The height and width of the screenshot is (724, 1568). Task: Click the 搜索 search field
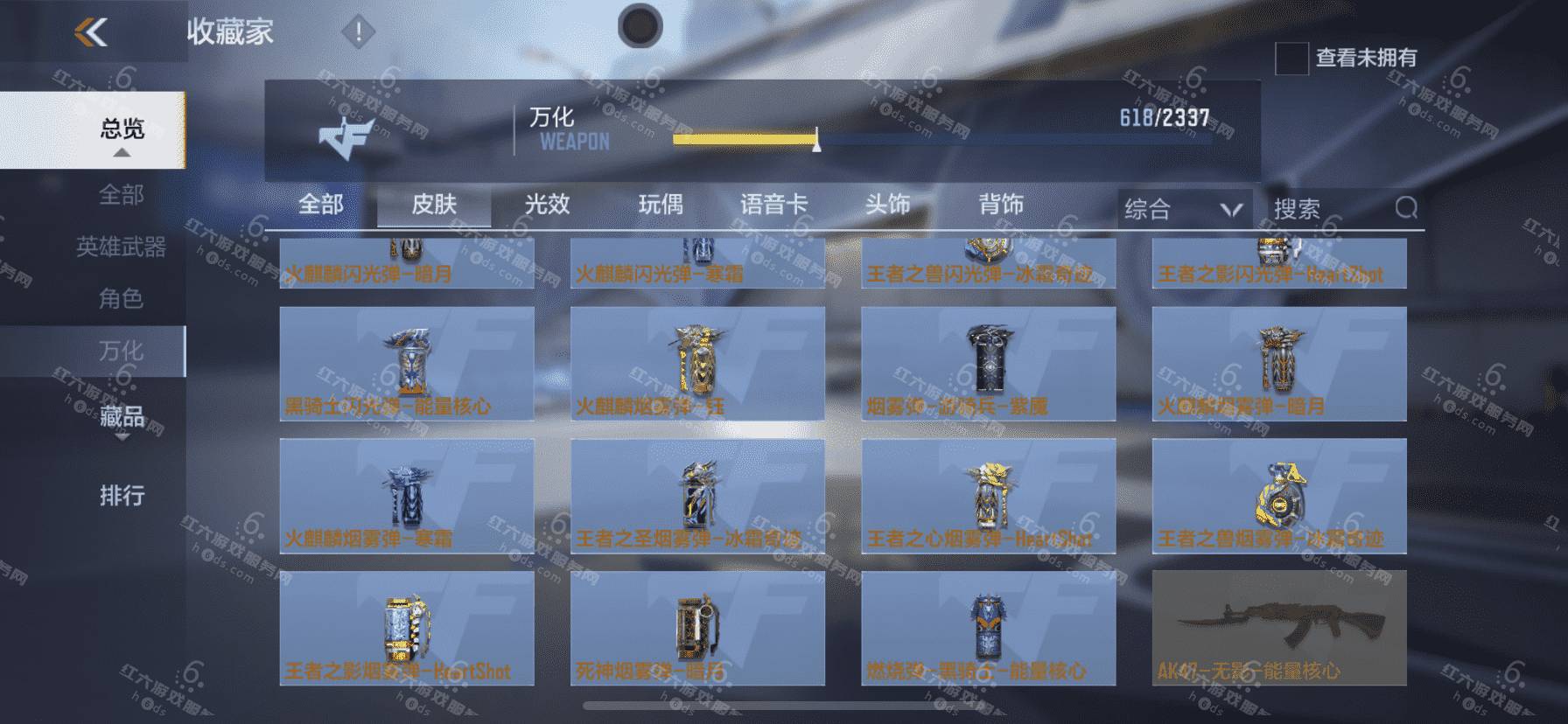point(1330,209)
